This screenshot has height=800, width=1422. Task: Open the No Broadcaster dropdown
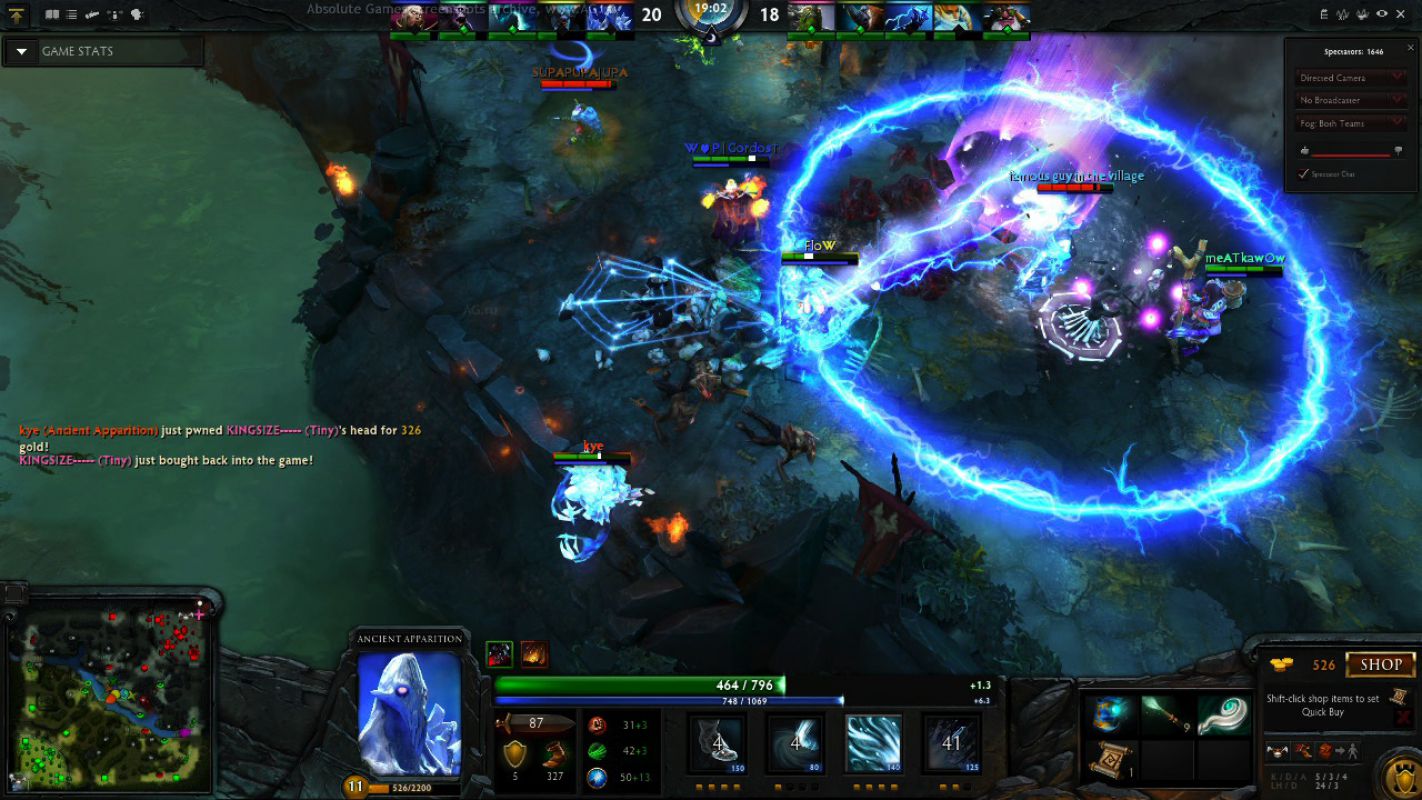point(1349,99)
